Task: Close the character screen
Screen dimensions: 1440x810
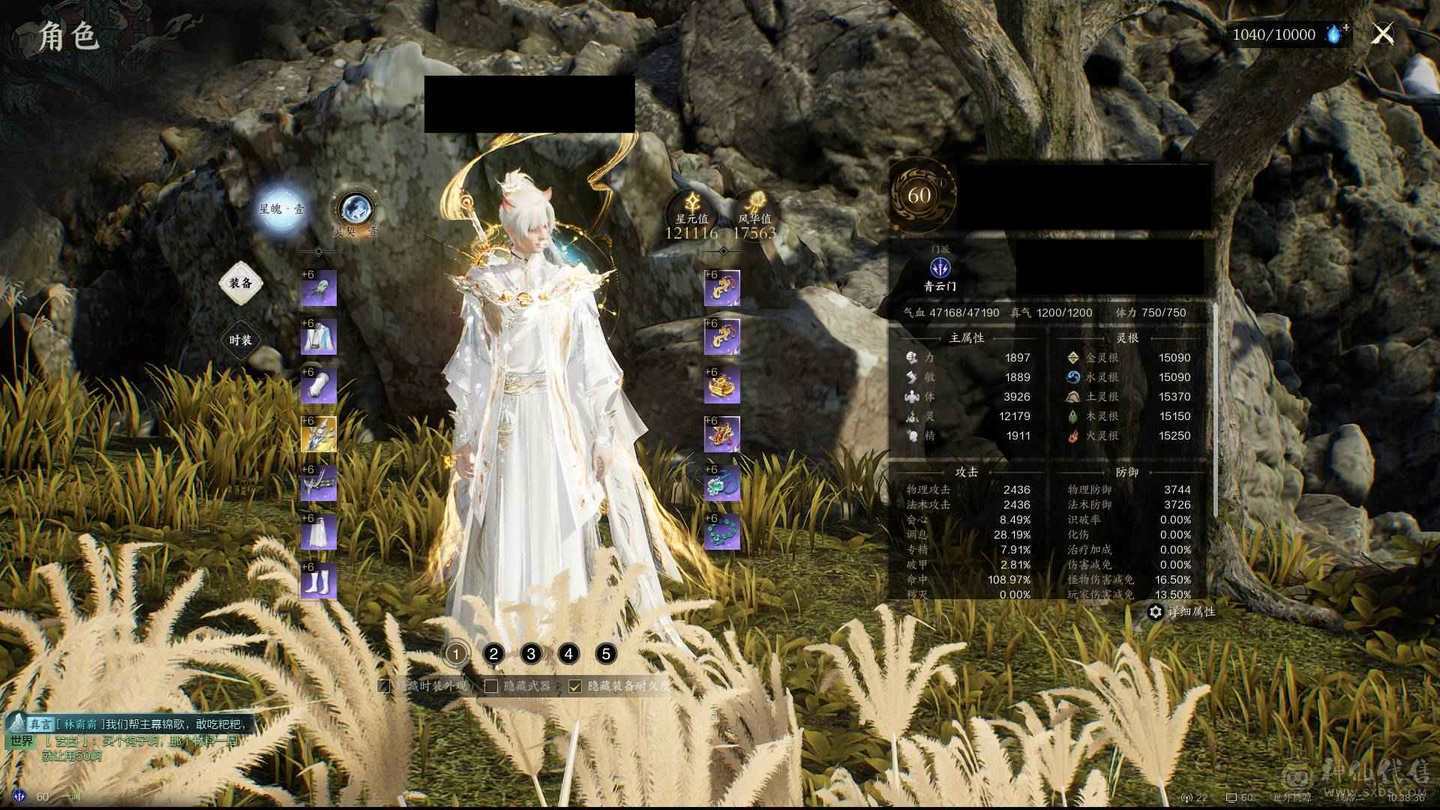Action: tap(1383, 35)
